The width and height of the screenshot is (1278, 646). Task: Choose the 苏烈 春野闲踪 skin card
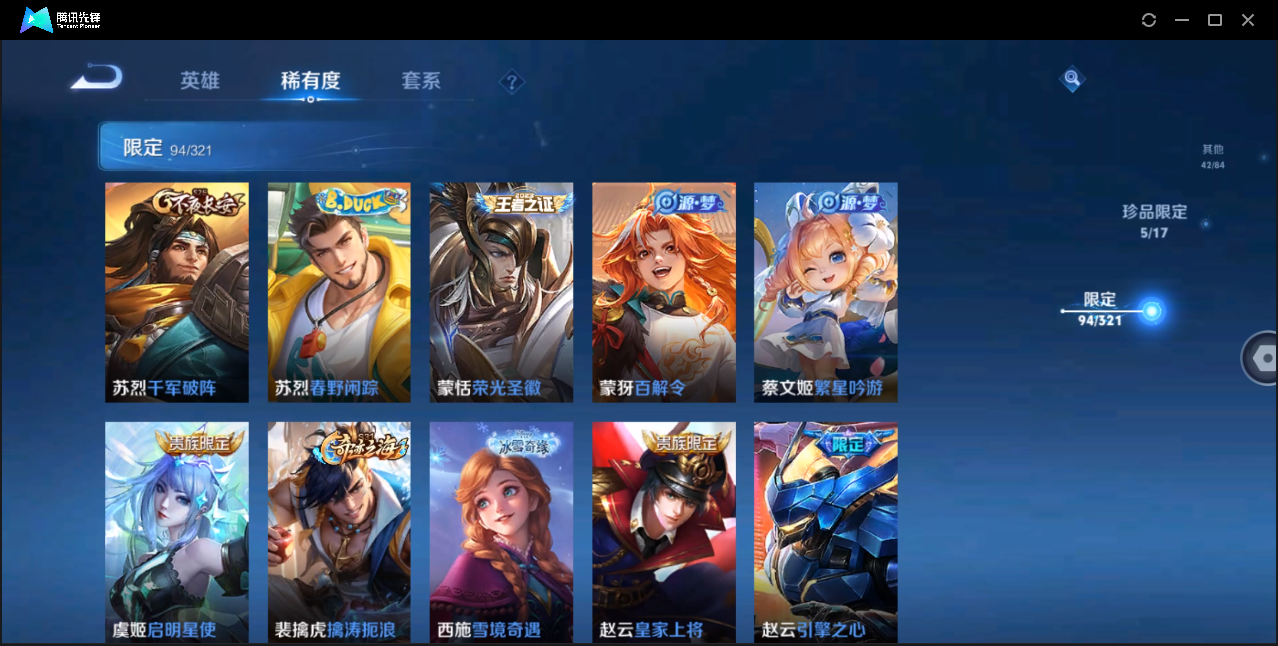[339, 292]
